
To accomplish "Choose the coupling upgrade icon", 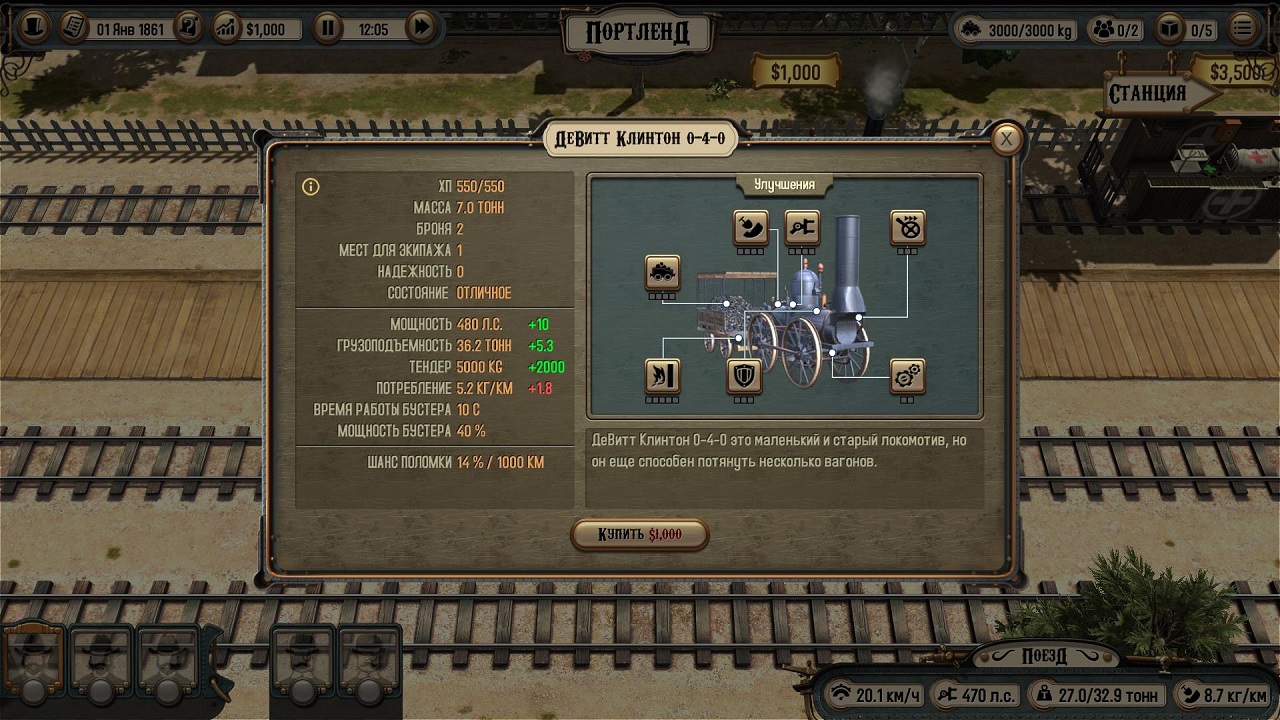I will pyautogui.click(x=802, y=228).
